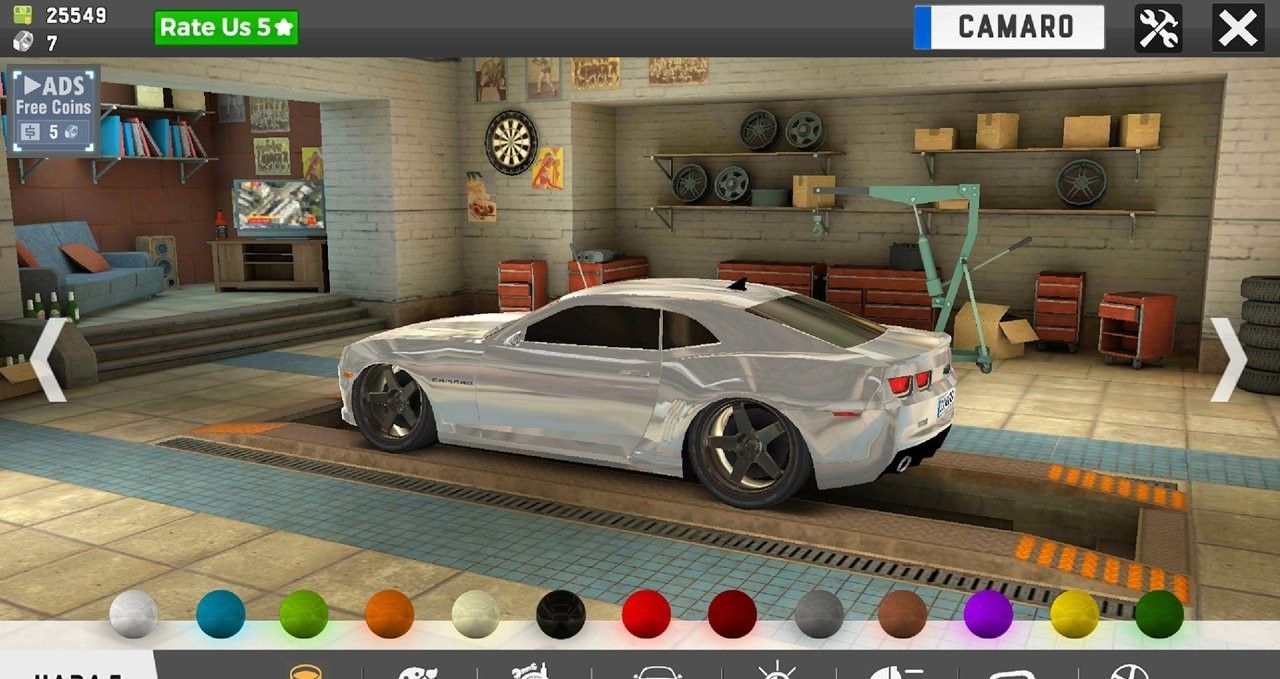Viewport: 1280px width, 679px height.
Task: Choose the dark green paint color
Action: [1159, 614]
